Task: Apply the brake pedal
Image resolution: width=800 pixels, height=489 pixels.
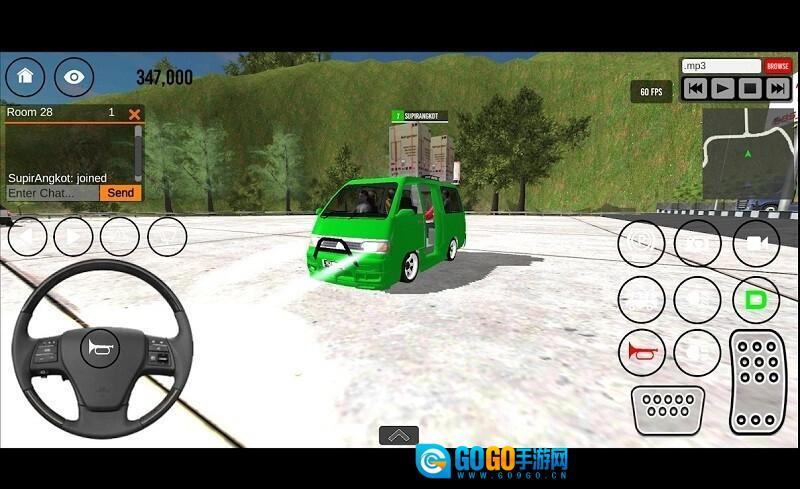Action: point(668,408)
